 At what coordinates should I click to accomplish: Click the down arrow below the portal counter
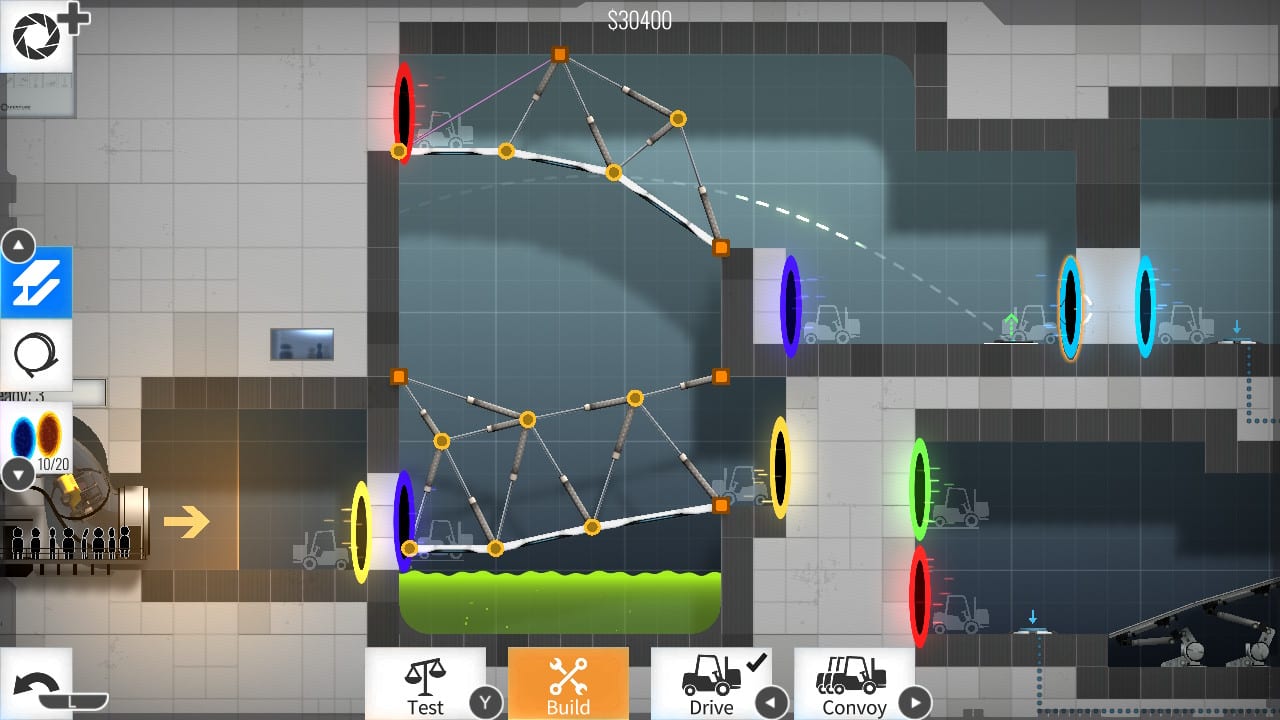click(x=17, y=474)
